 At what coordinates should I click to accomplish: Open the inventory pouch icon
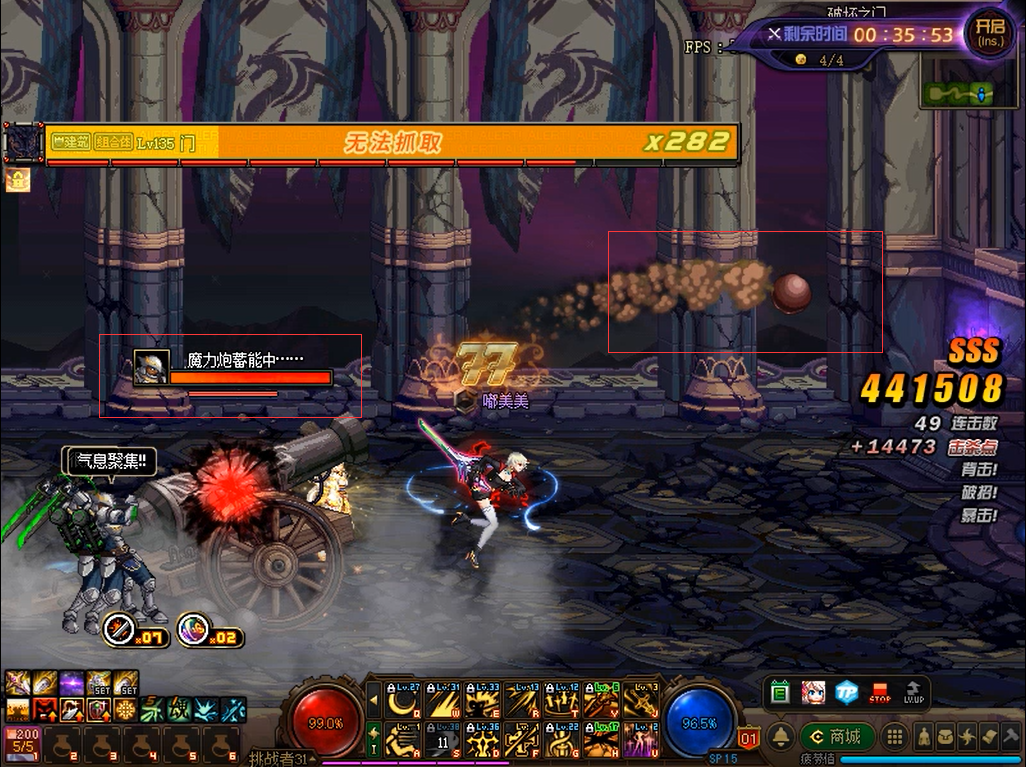[943, 737]
